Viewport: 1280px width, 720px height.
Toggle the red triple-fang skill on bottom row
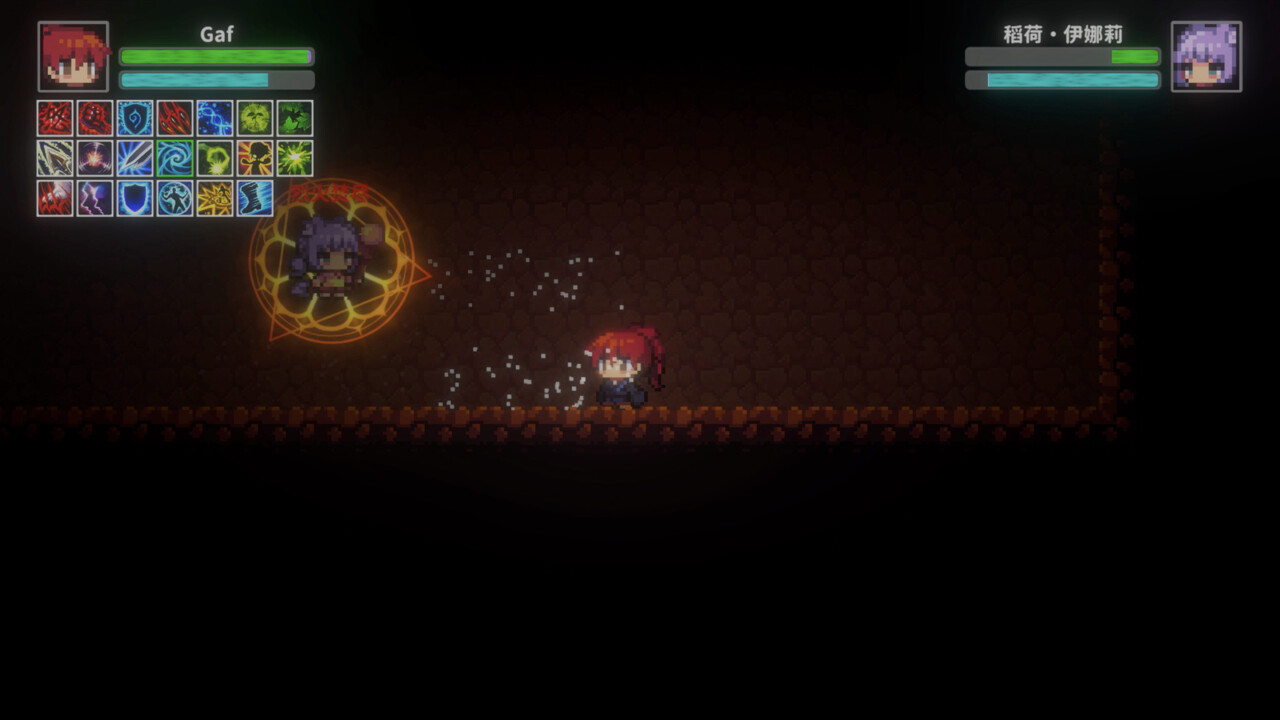coord(55,200)
